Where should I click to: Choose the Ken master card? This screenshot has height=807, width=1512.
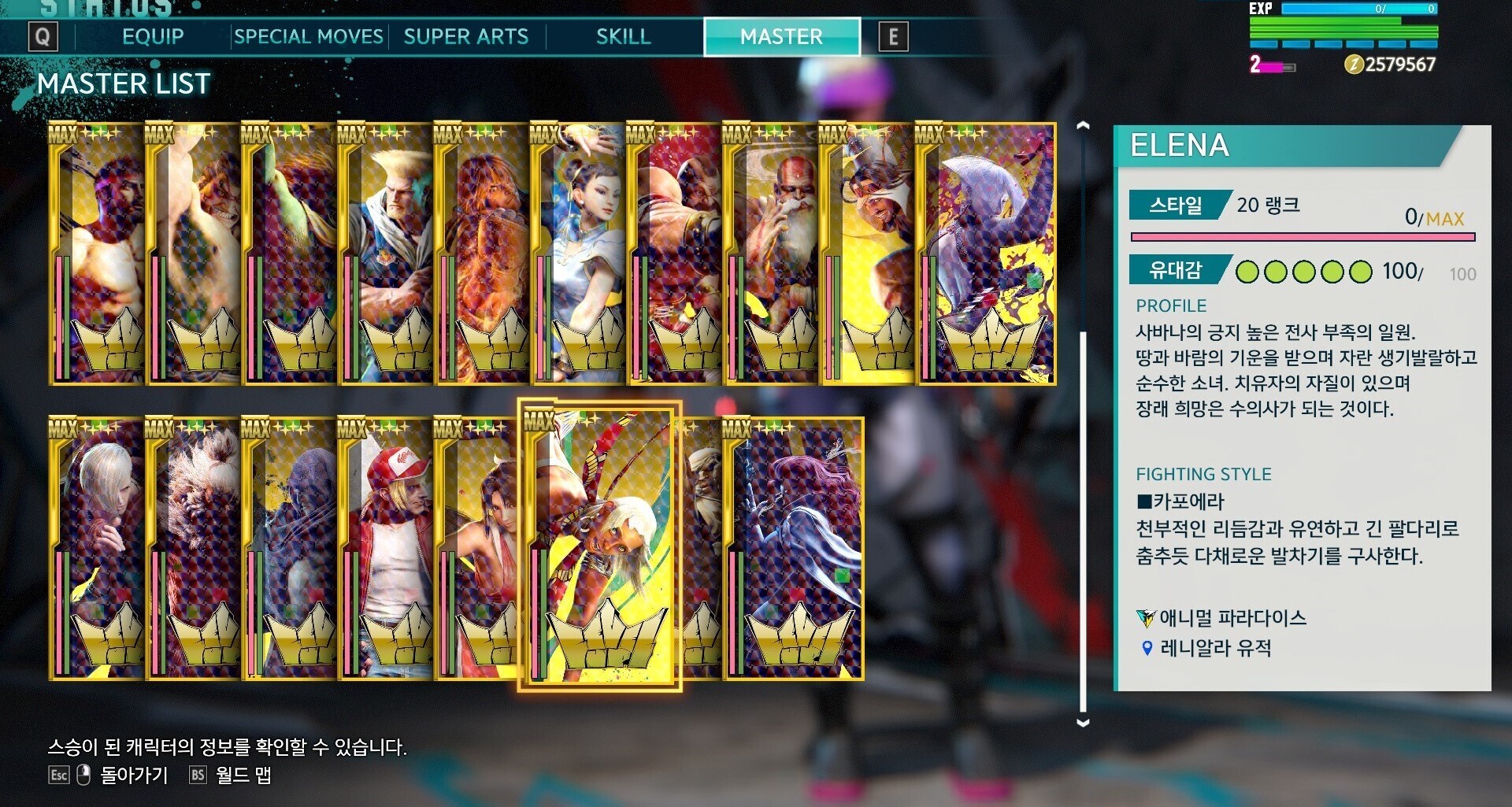coord(481,254)
